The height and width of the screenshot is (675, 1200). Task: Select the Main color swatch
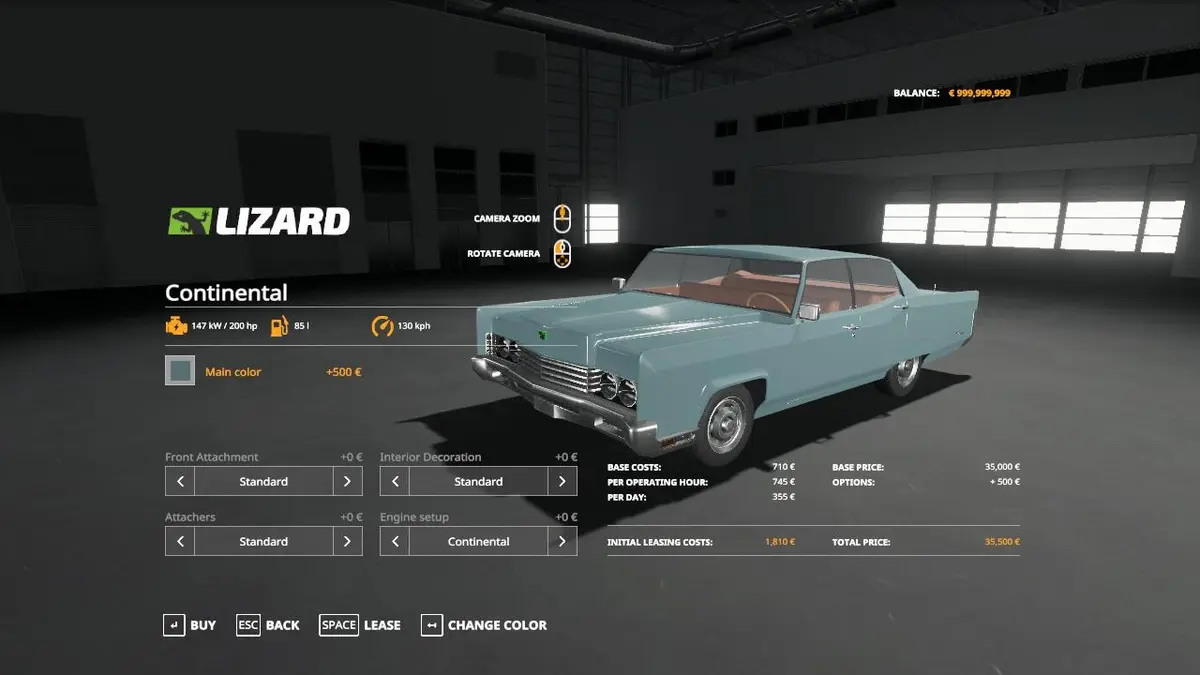click(180, 371)
